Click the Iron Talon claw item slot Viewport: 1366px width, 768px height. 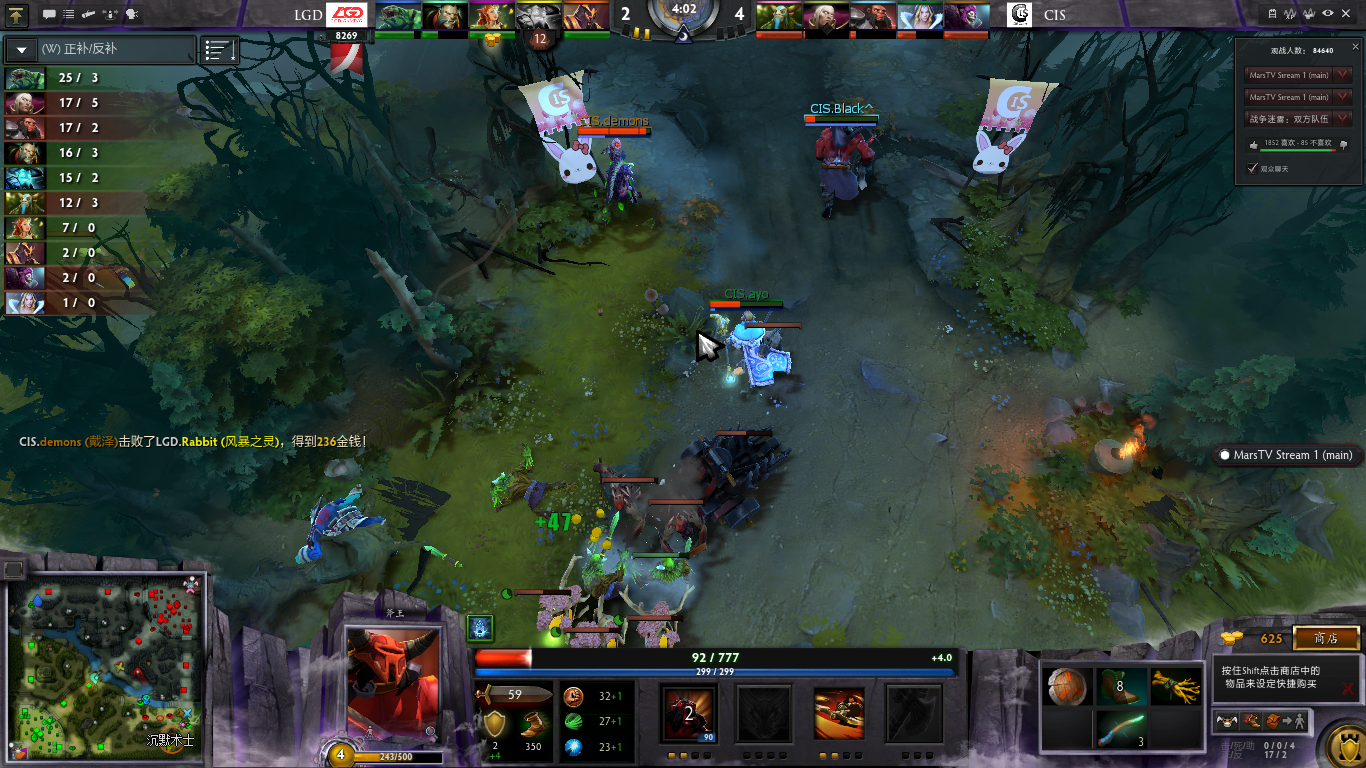point(1174,687)
